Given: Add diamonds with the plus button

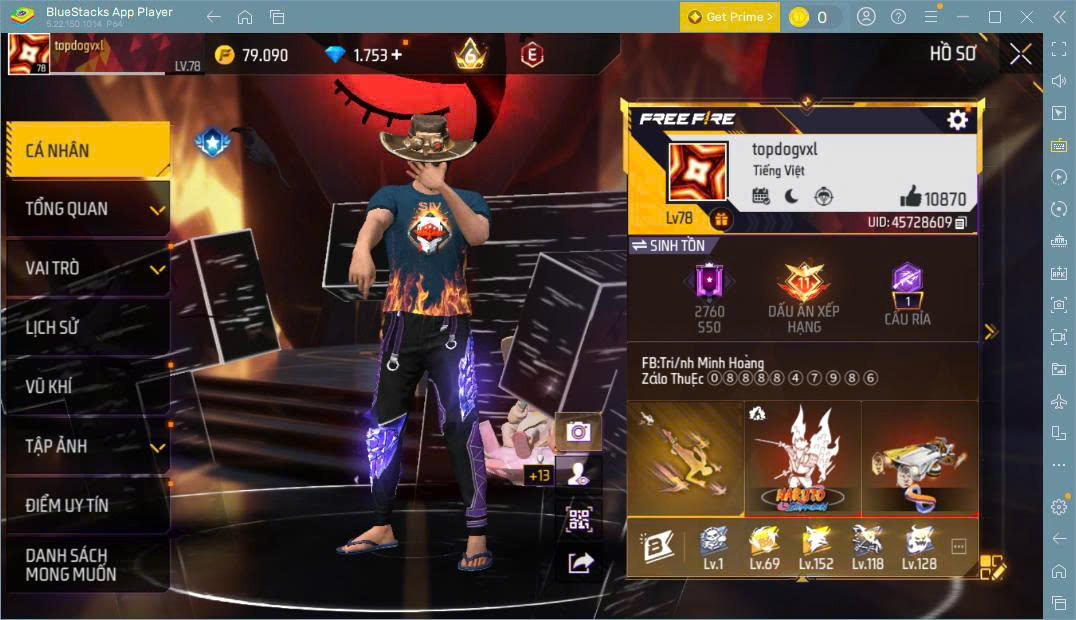Looking at the screenshot, I should 397,55.
